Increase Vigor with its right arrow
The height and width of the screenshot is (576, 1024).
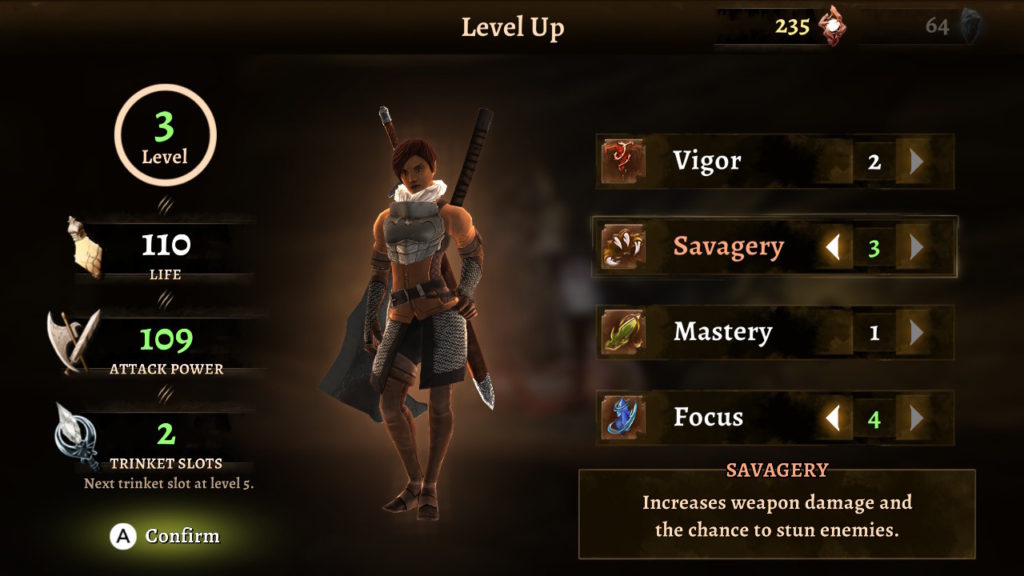(x=915, y=162)
